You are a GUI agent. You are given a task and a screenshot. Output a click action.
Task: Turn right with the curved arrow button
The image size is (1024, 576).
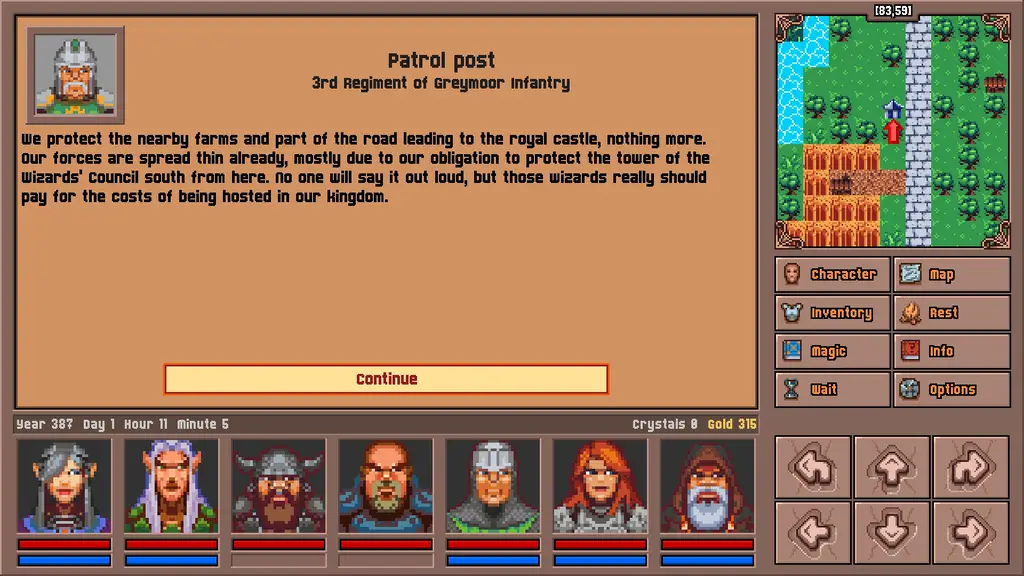point(970,467)
